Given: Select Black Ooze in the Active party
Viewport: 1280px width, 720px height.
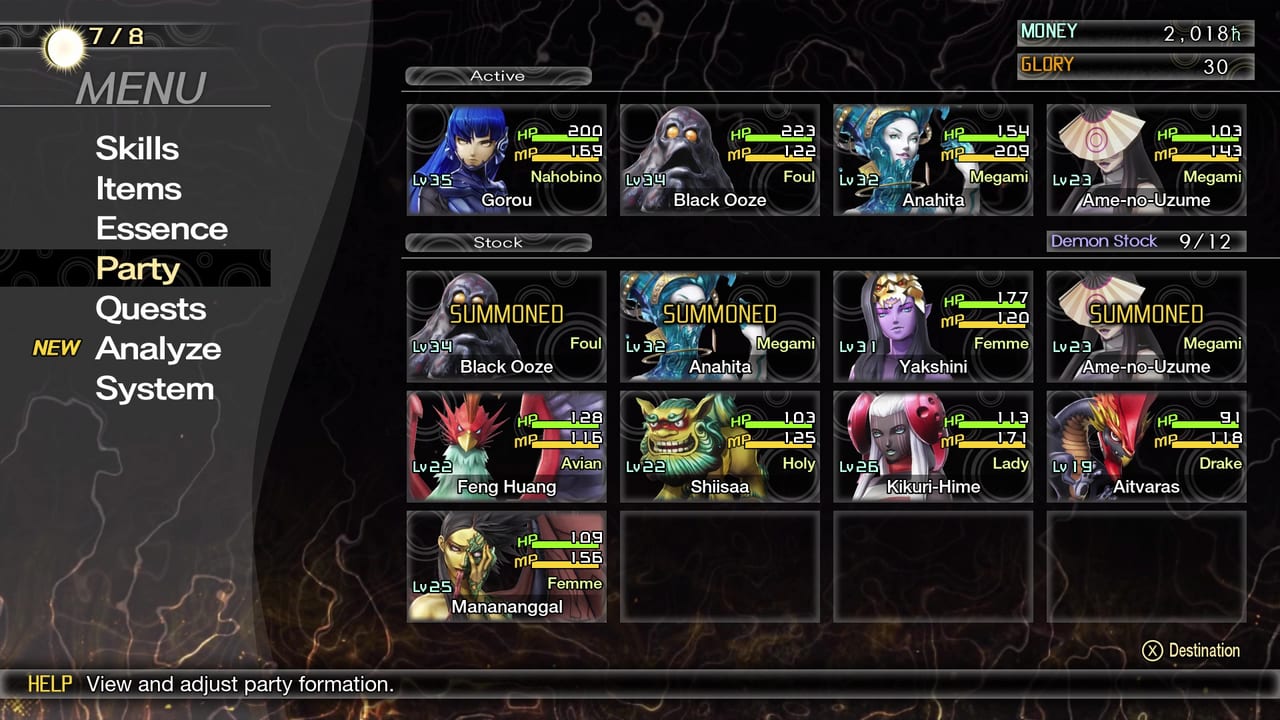Looking at the screenshot, I should coord(718,160).
